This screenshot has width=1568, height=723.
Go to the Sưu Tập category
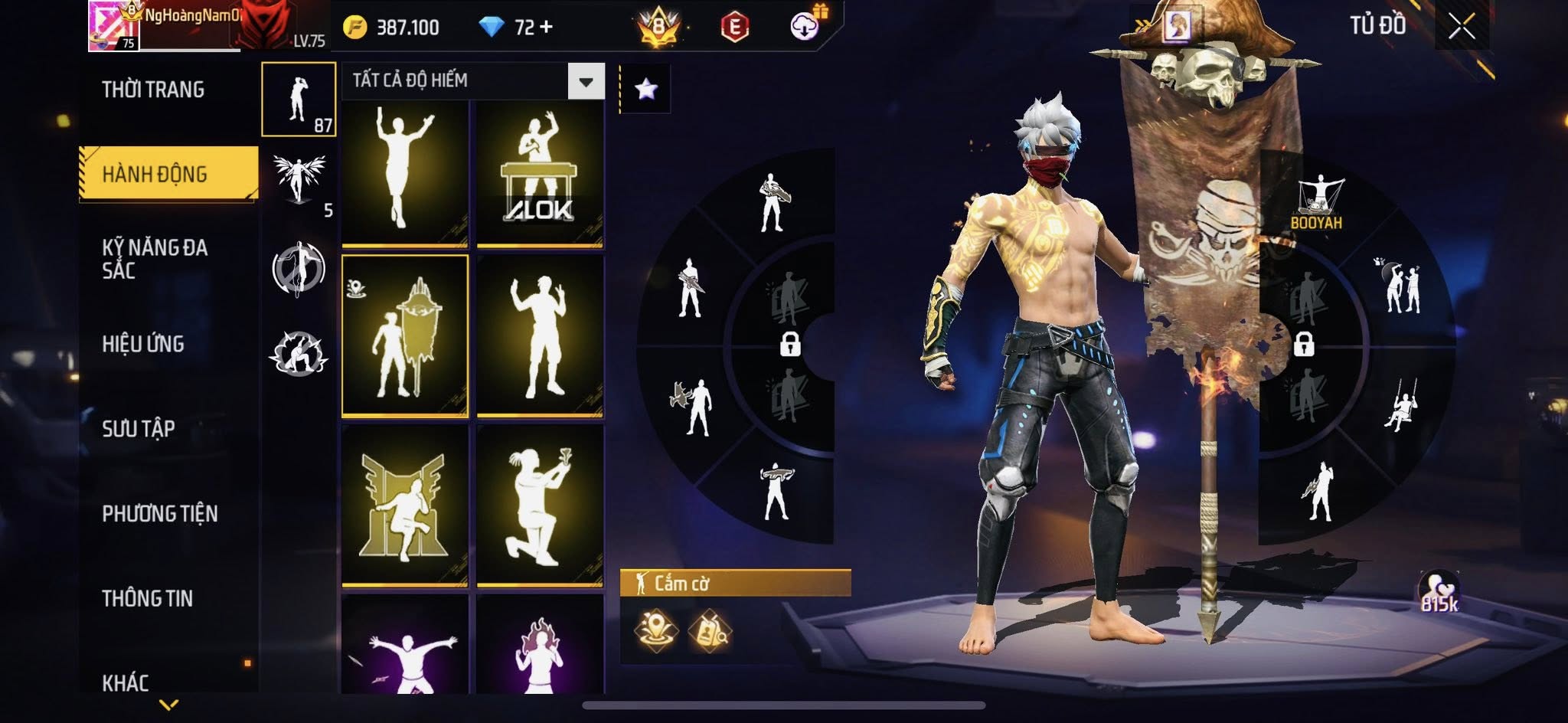click(139, 428)
